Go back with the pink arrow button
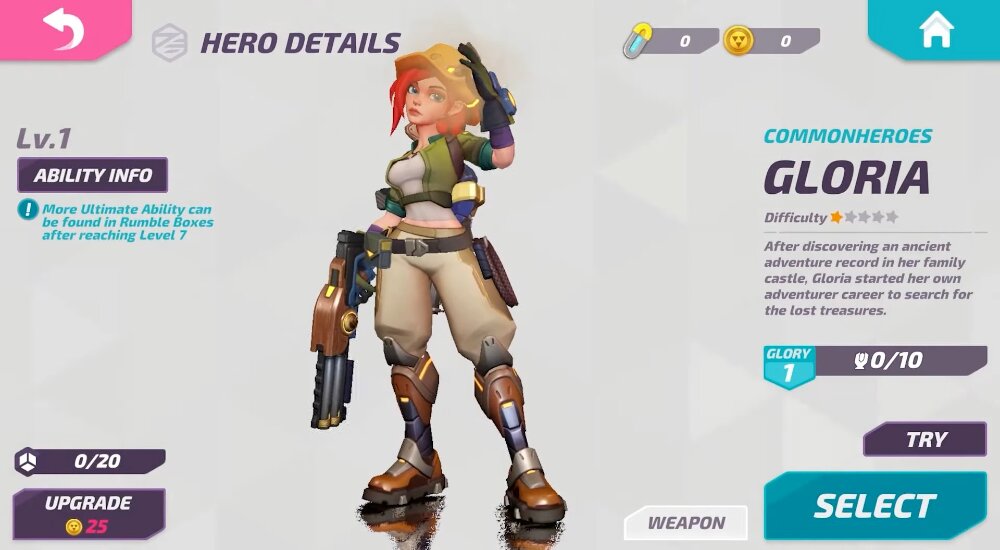Screen dimensions: 1000x550 pos(63,28)
